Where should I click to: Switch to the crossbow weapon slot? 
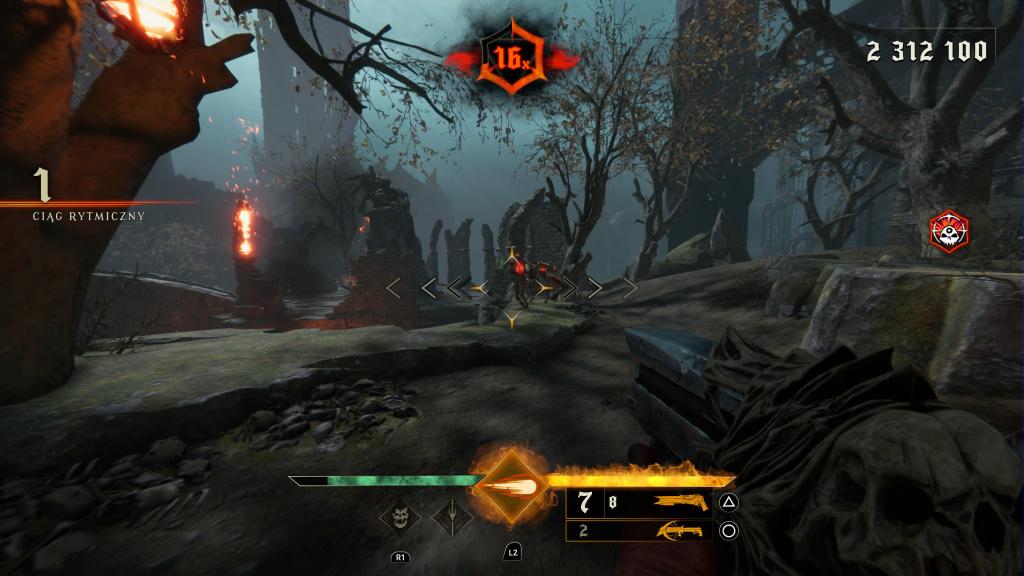680,531
